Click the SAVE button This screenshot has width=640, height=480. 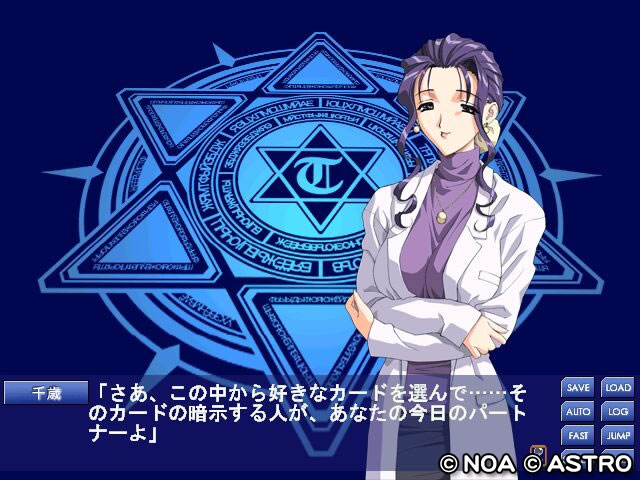point(578,388)
